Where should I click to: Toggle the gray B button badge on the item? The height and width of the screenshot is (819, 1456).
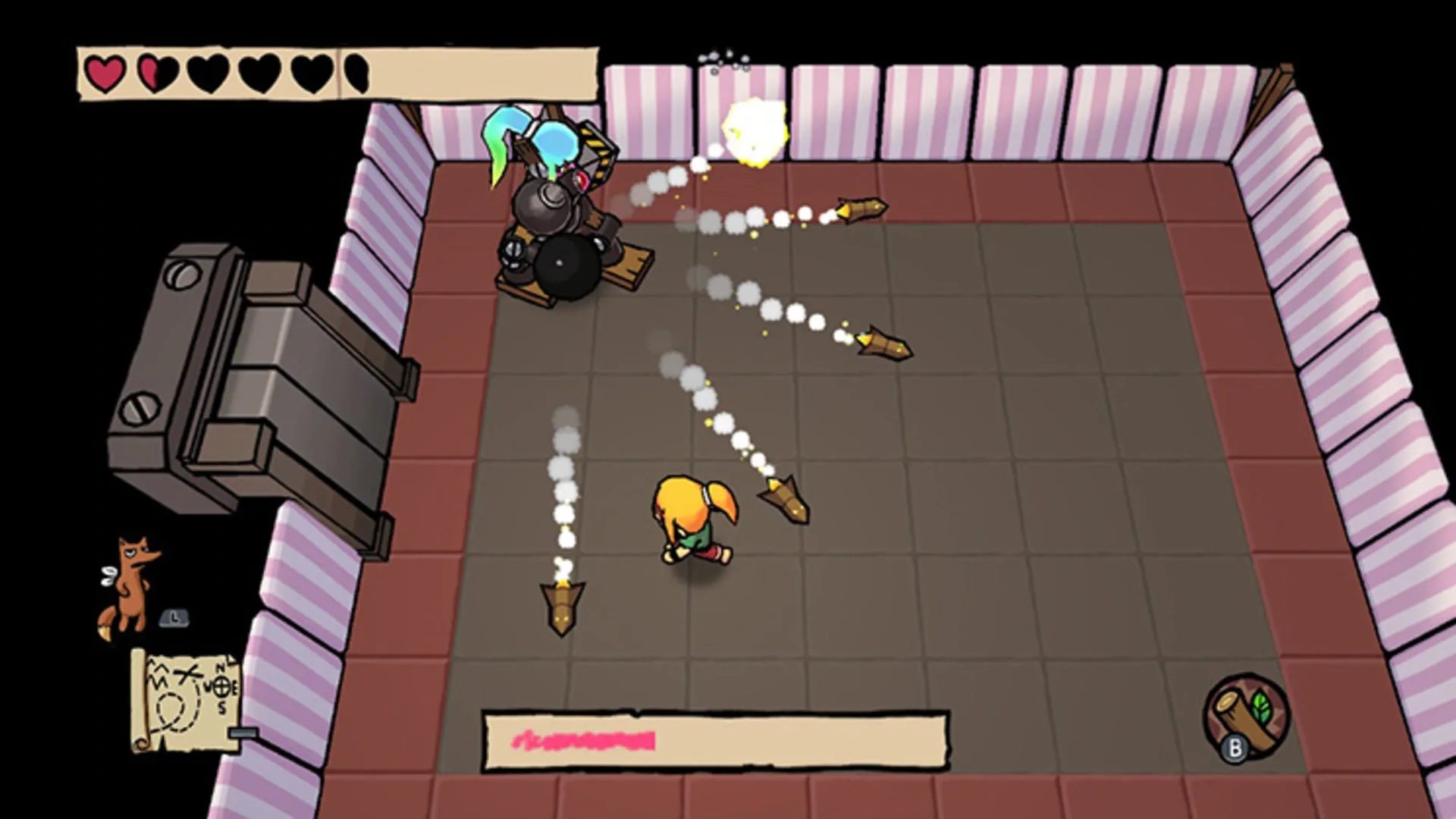click(1235, 748)
